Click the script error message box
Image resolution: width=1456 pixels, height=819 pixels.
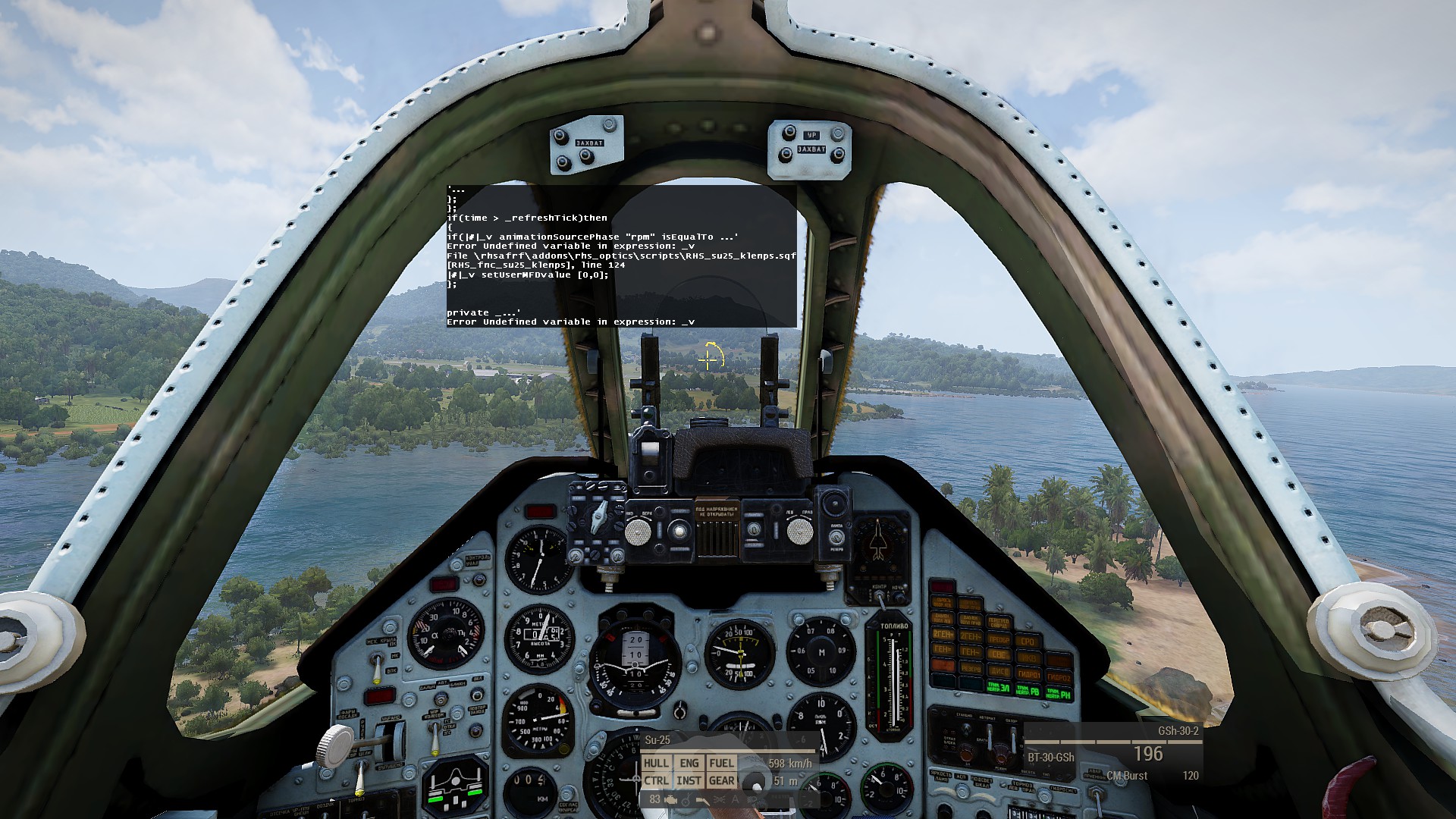coord(621,256)
